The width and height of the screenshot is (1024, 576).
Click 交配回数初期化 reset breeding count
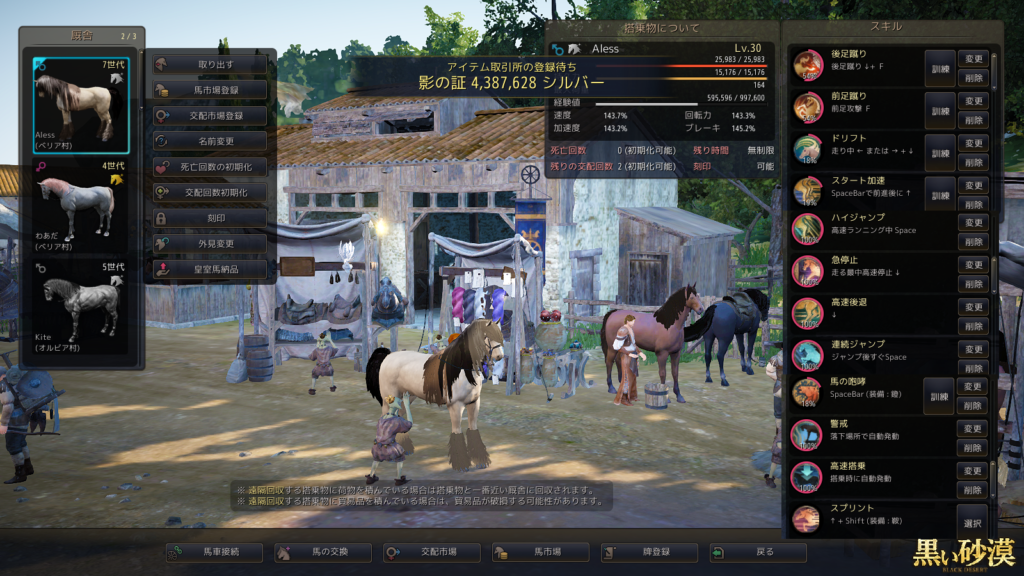(x=210, y=192)
